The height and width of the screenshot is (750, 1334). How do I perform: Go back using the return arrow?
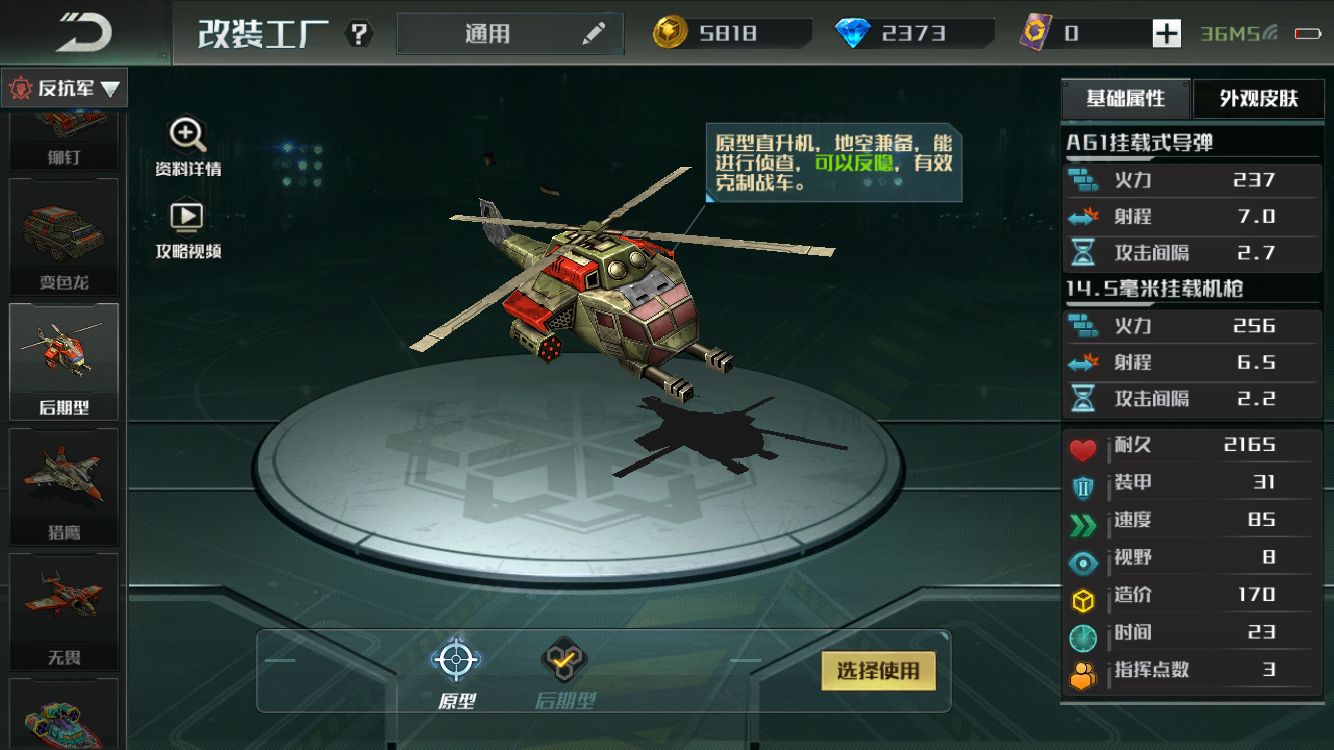click(82, 33)
